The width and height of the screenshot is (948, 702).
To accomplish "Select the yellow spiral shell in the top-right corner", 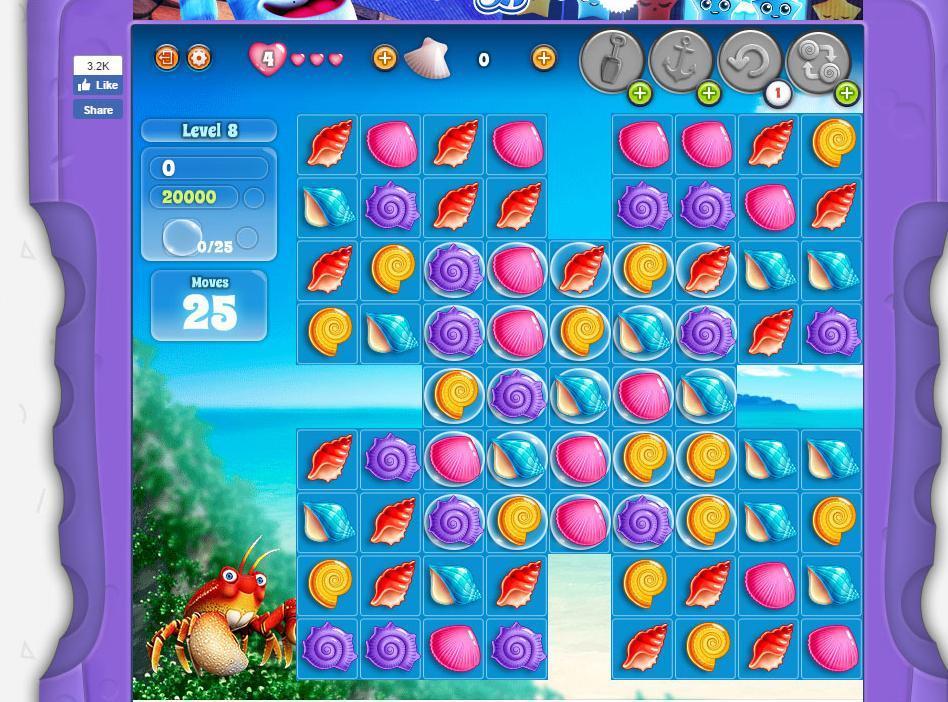I will 832,144.
